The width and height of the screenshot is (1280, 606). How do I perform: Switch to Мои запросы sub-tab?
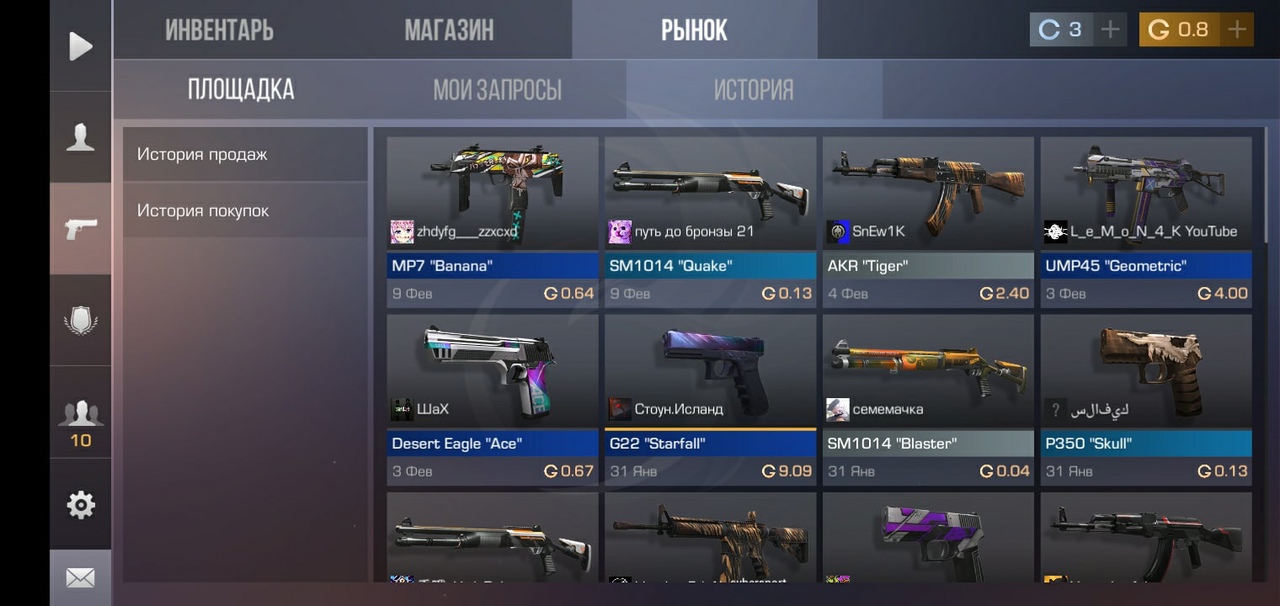pos(497,90)
